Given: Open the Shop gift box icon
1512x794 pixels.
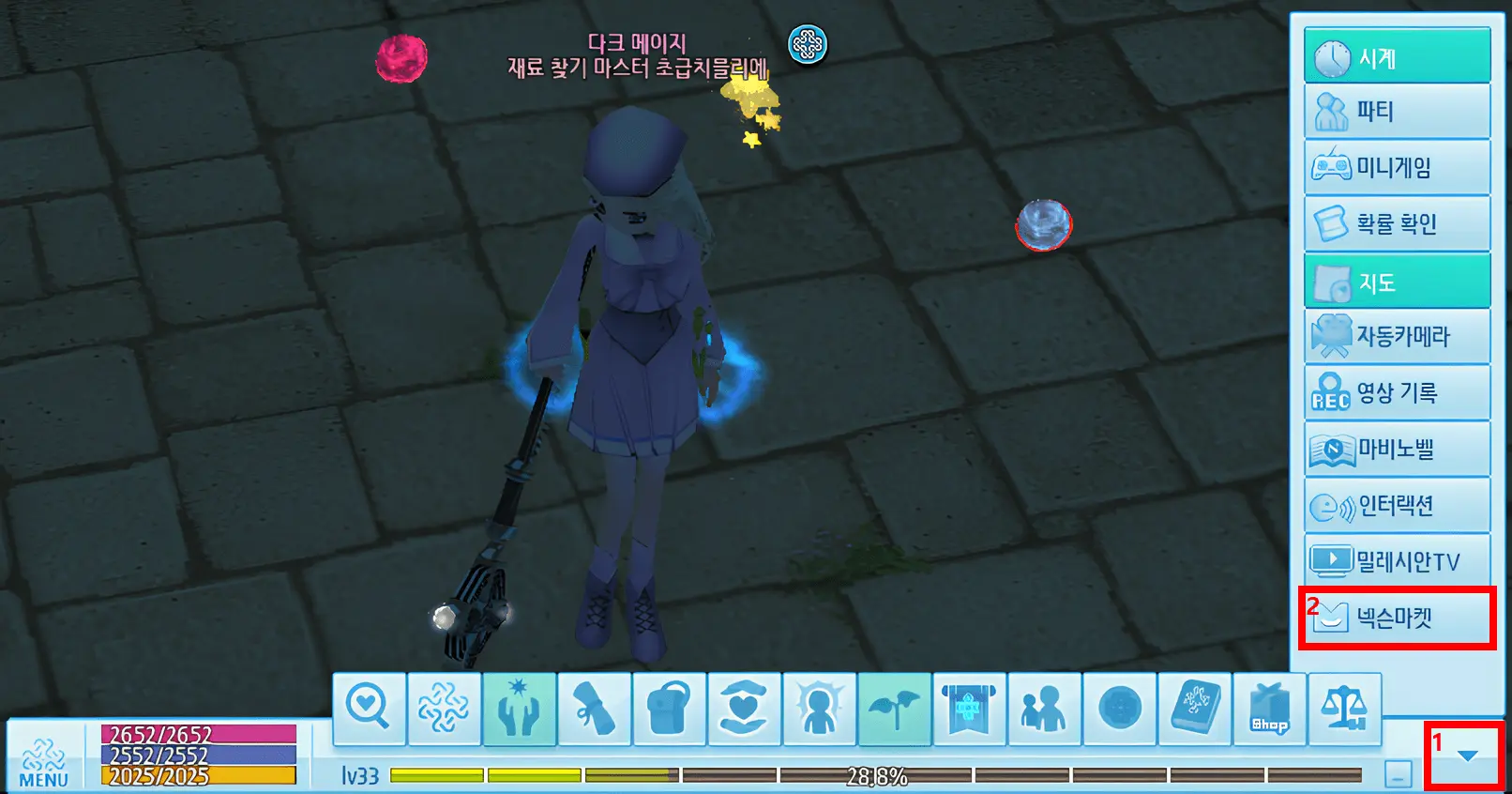Looking at the screenshot, I should click(1270, 709).
